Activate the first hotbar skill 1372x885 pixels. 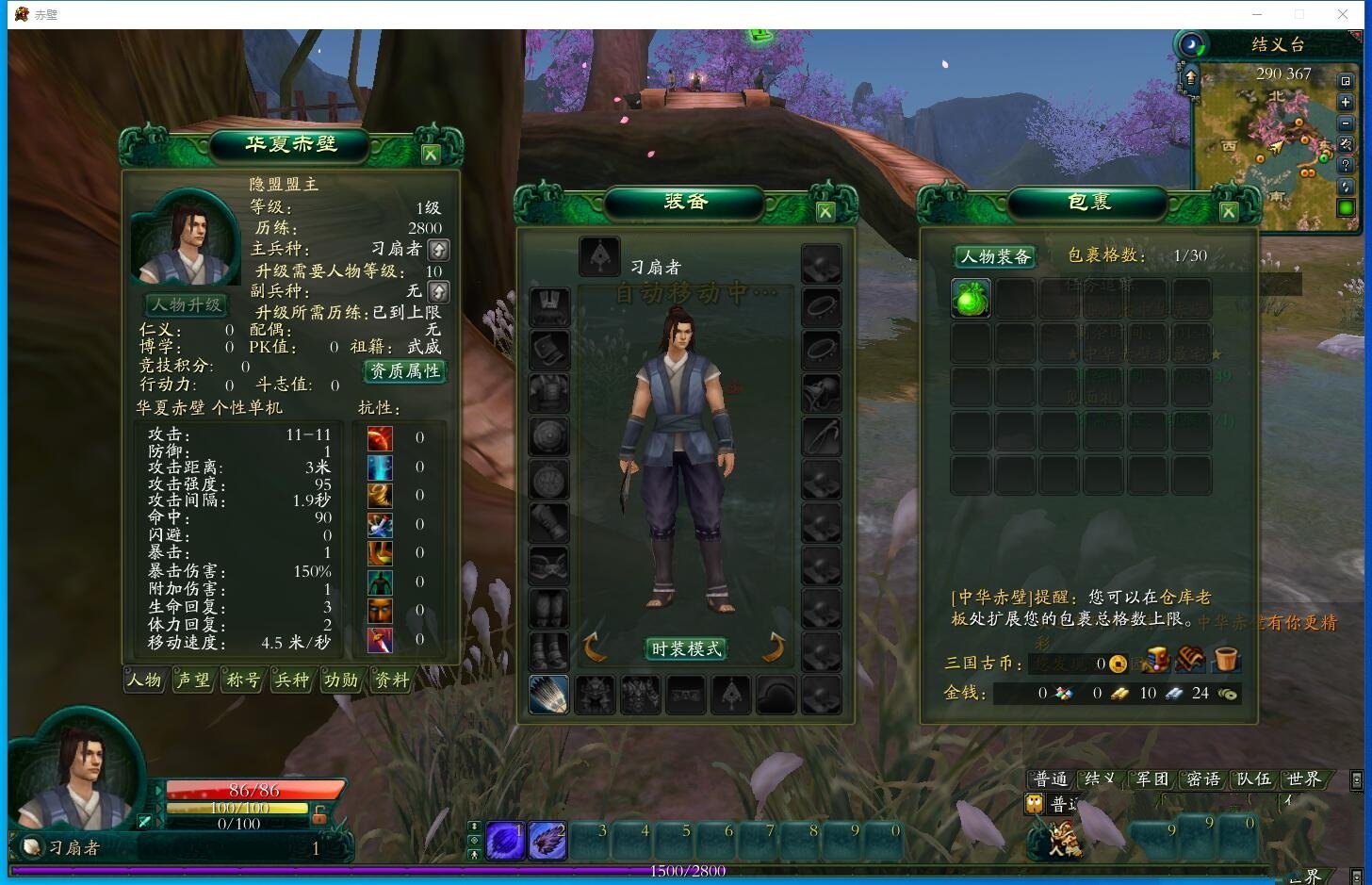tap(504, 841)
